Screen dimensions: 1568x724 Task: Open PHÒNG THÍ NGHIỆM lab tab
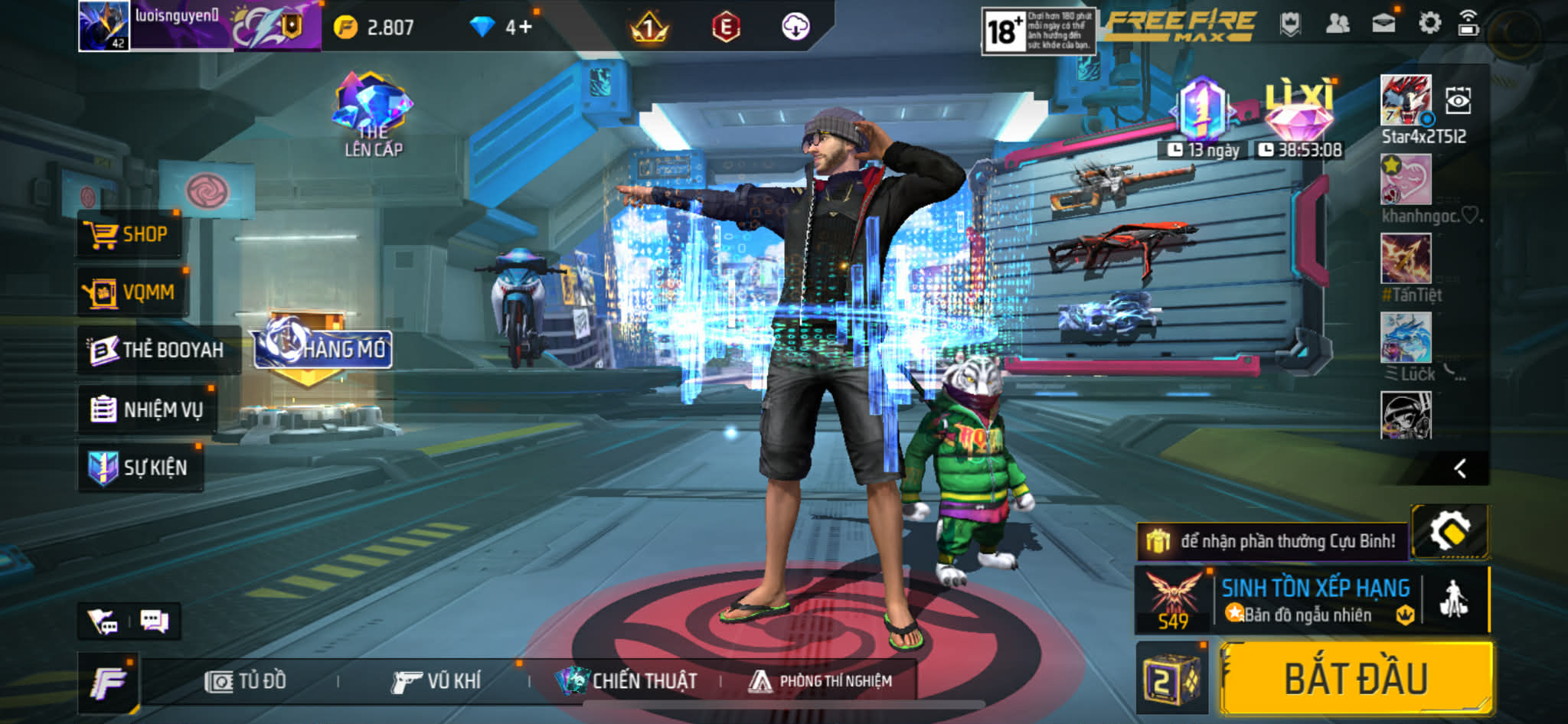(x=821, y=680)
